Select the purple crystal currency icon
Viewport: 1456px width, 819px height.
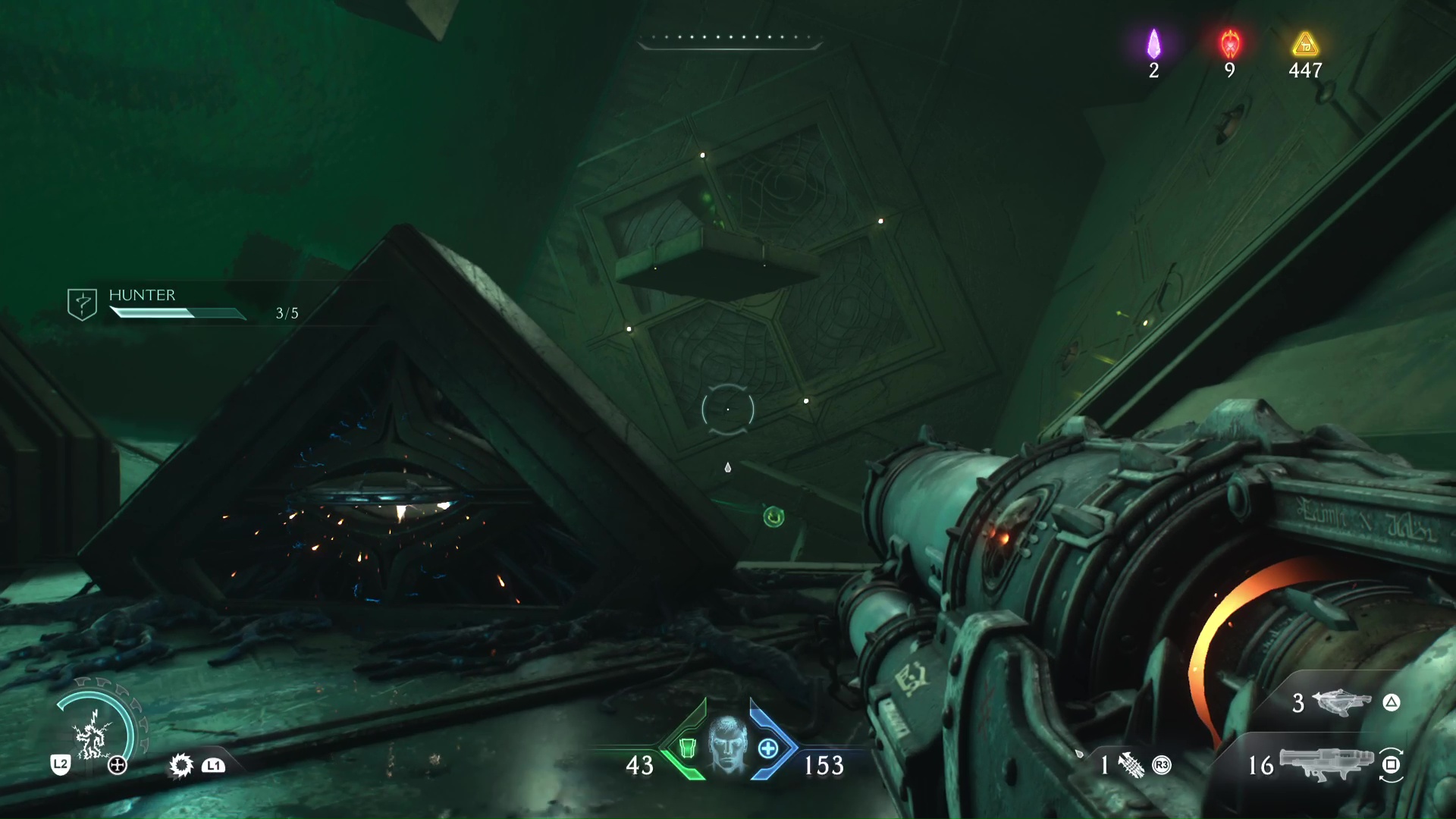(x=1153, y=45)
